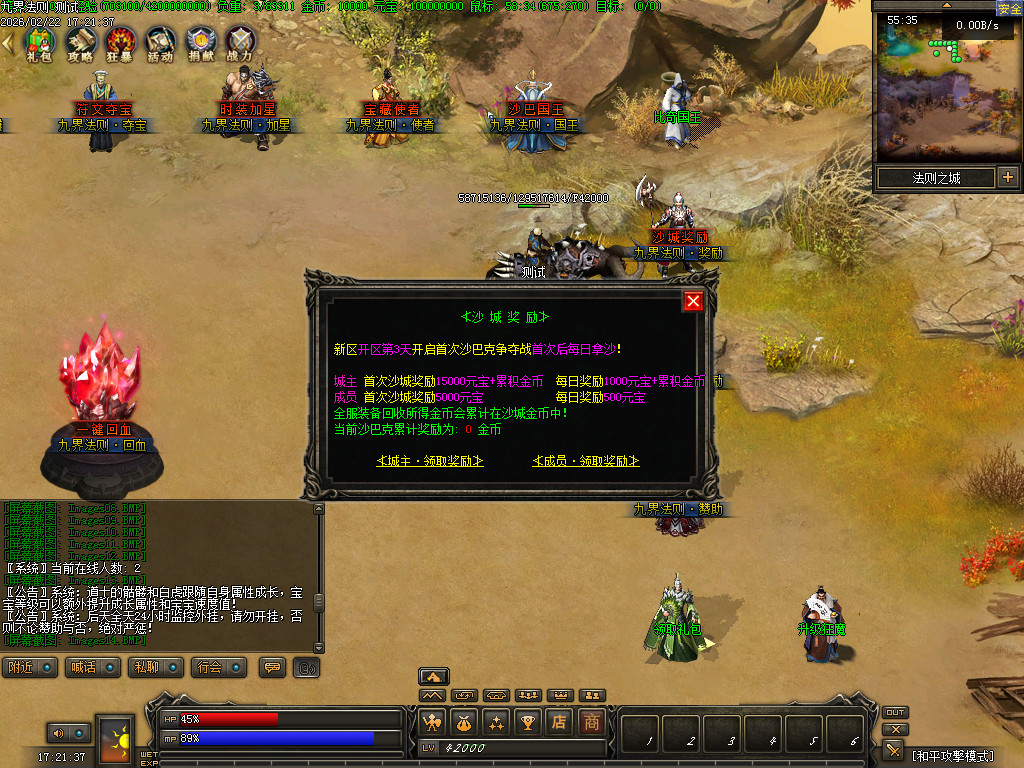
Task: Select the 私聊 private chat channel
Action: pyautogui.click(x=156, y=667)
